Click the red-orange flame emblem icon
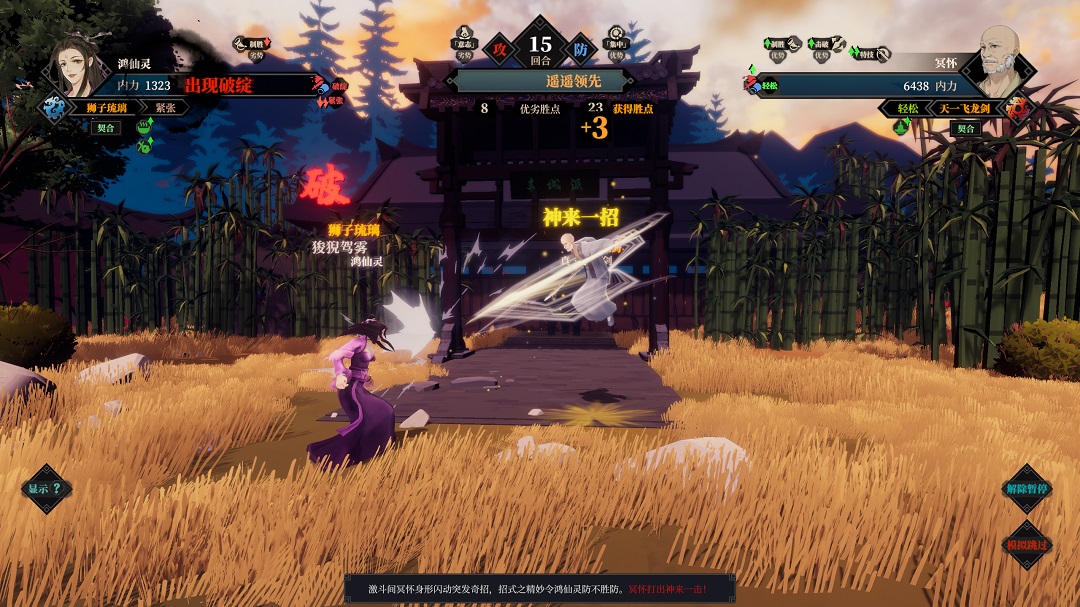This screenshot has width=1080, height=607. [1018, 109]
